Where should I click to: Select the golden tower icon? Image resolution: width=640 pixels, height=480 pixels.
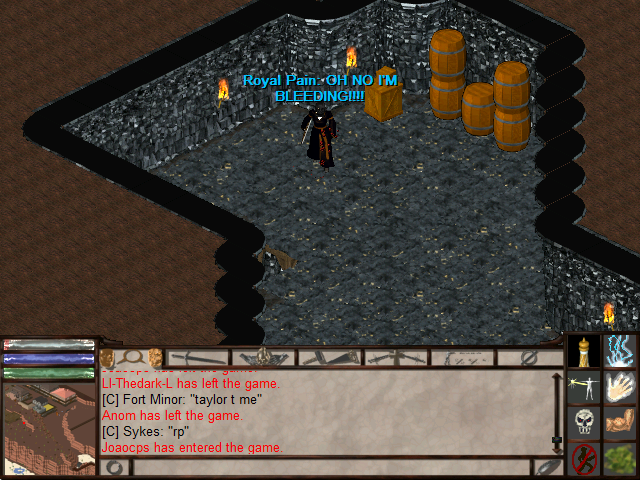point(585,352)
